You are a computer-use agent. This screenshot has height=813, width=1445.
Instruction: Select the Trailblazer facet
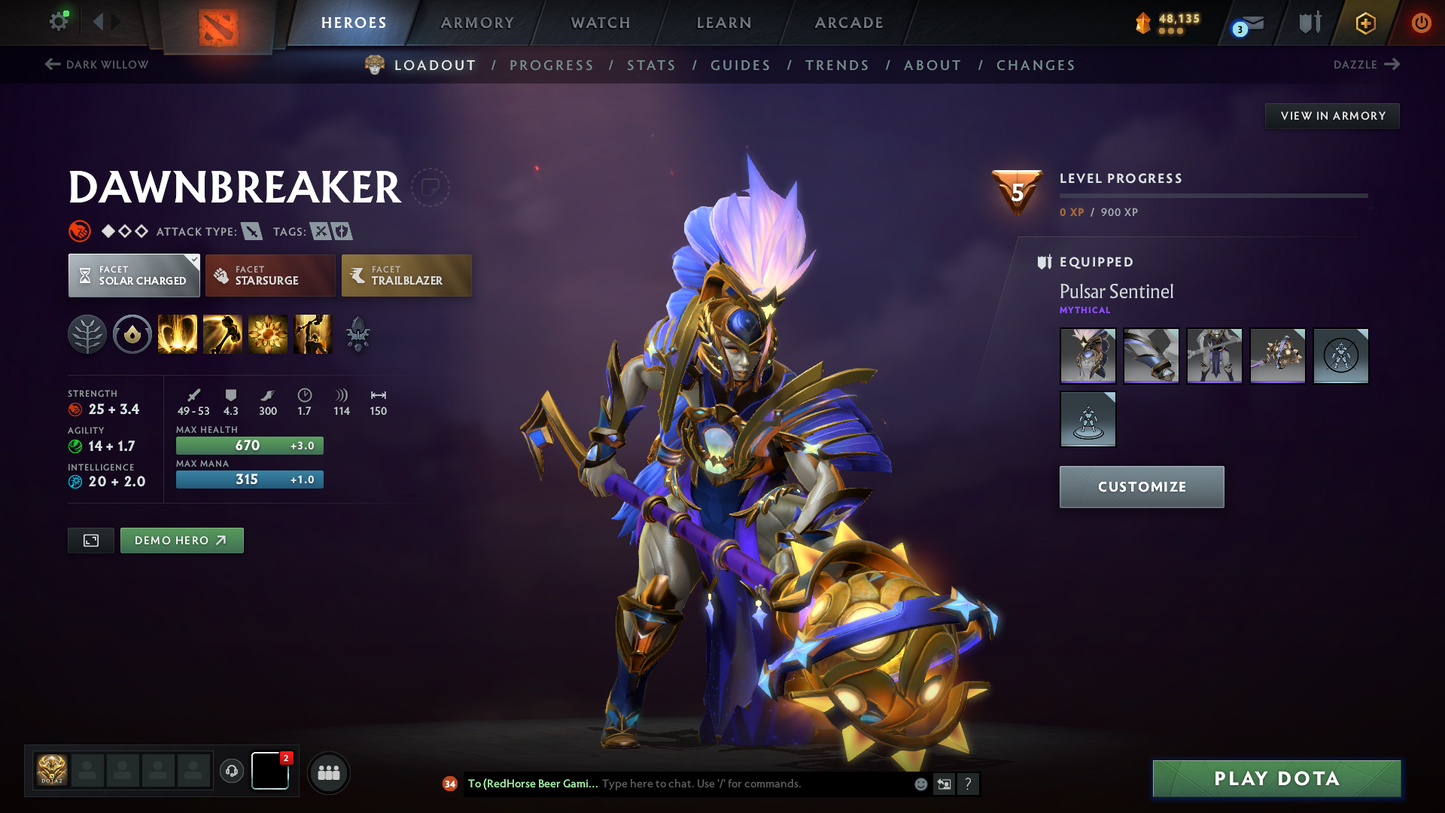pos(406,275)
